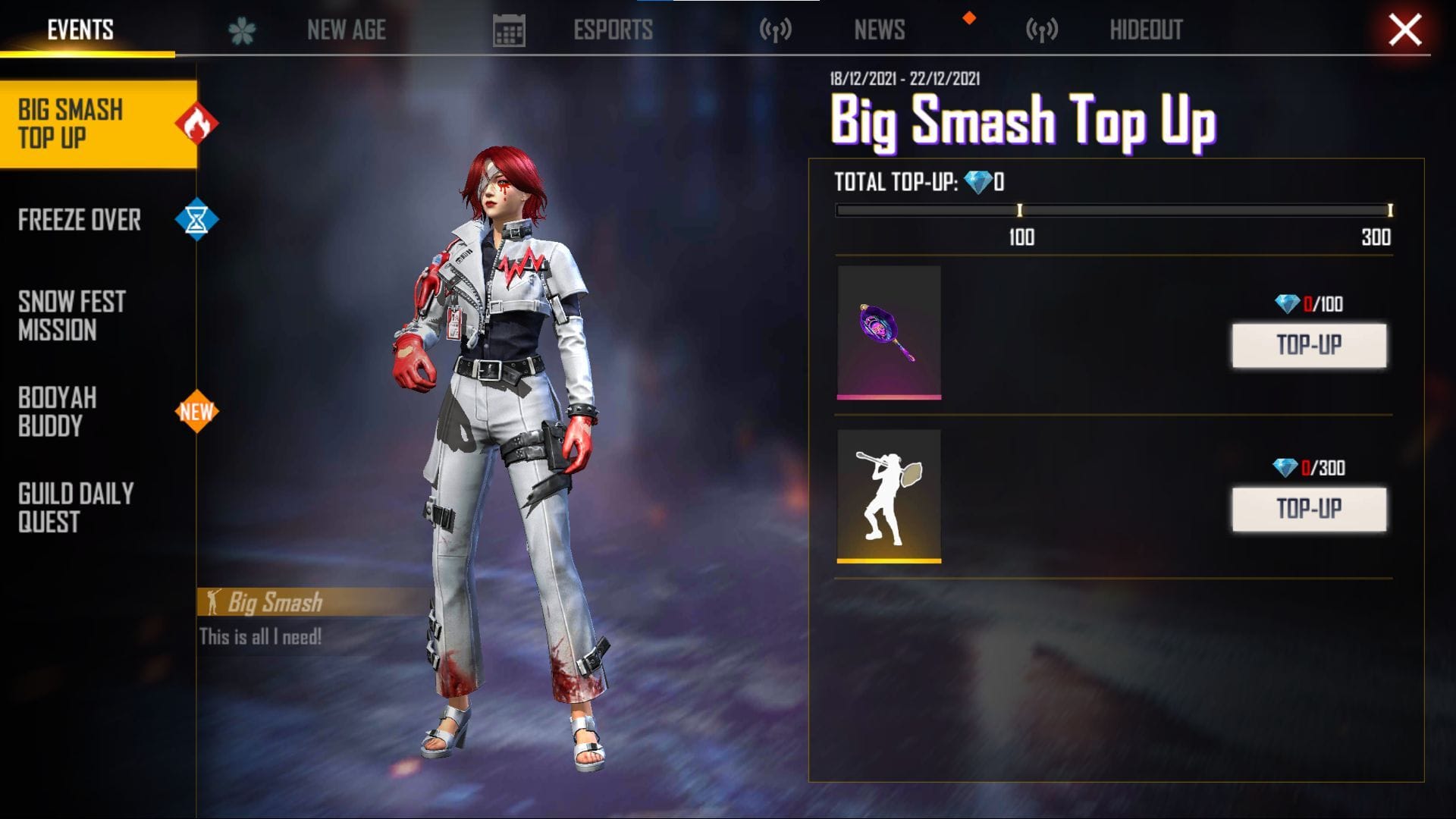1456x819 pixels.
Task: Toggle the NEW badge on Booyah Buddy
Action: (197, 413)
